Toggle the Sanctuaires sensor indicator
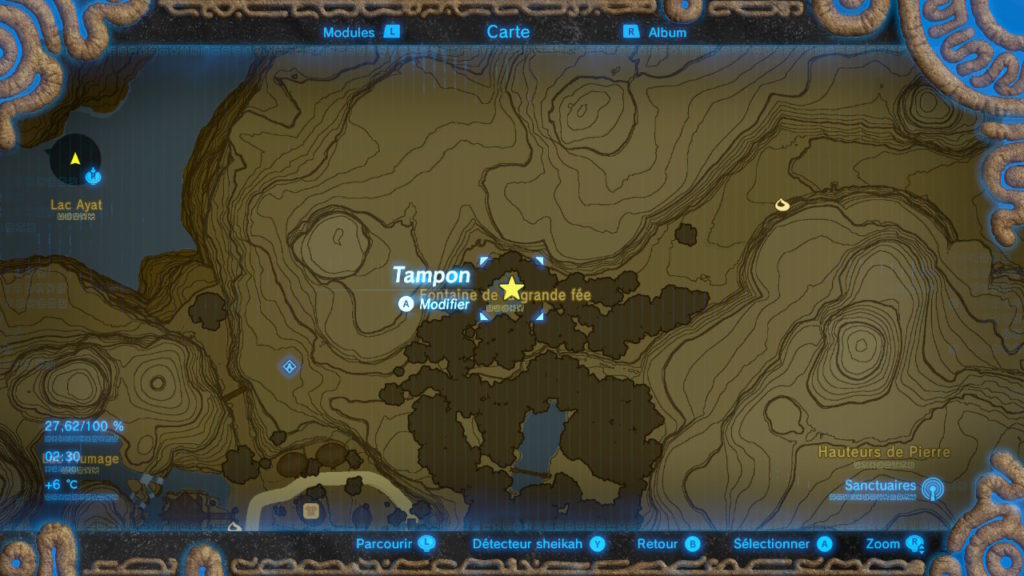The height and width of the screenshot is (576, 1024). [x=932, y=488]
